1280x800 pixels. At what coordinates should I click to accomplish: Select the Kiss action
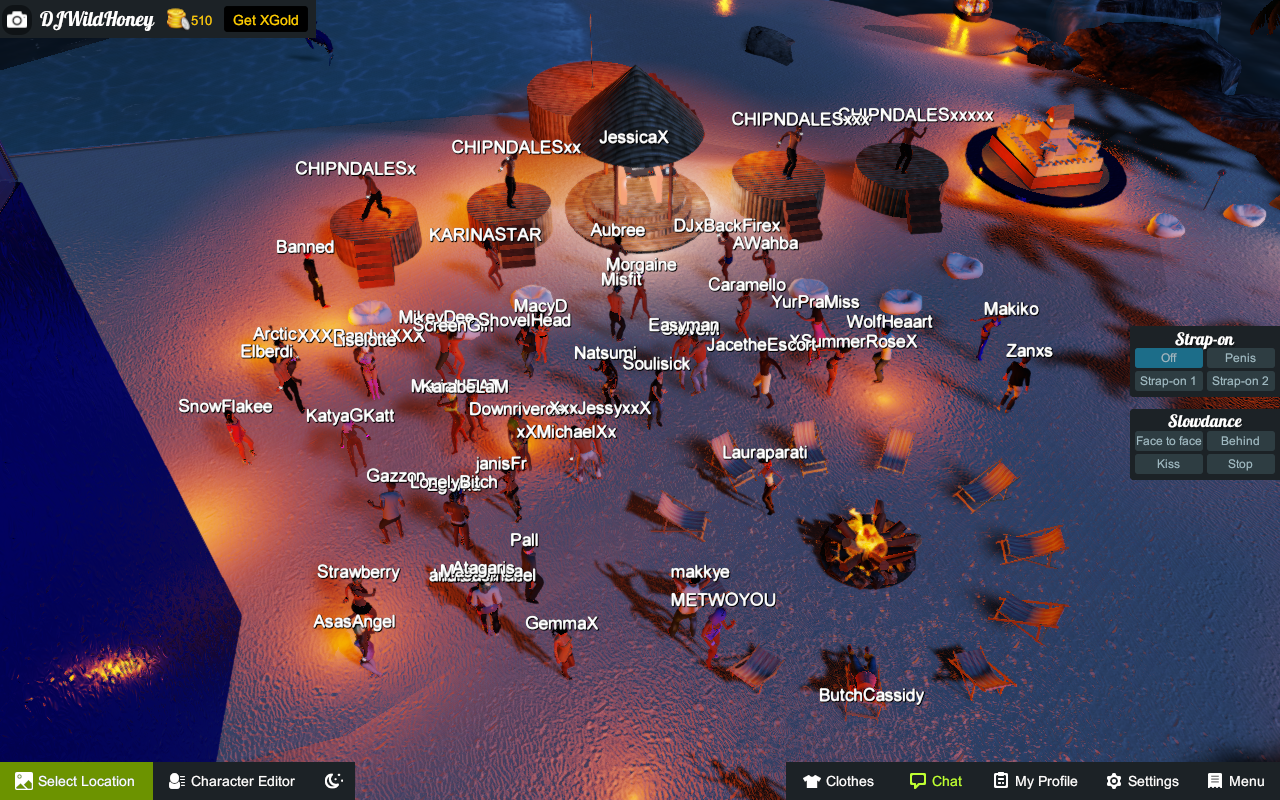[1168, 464]
